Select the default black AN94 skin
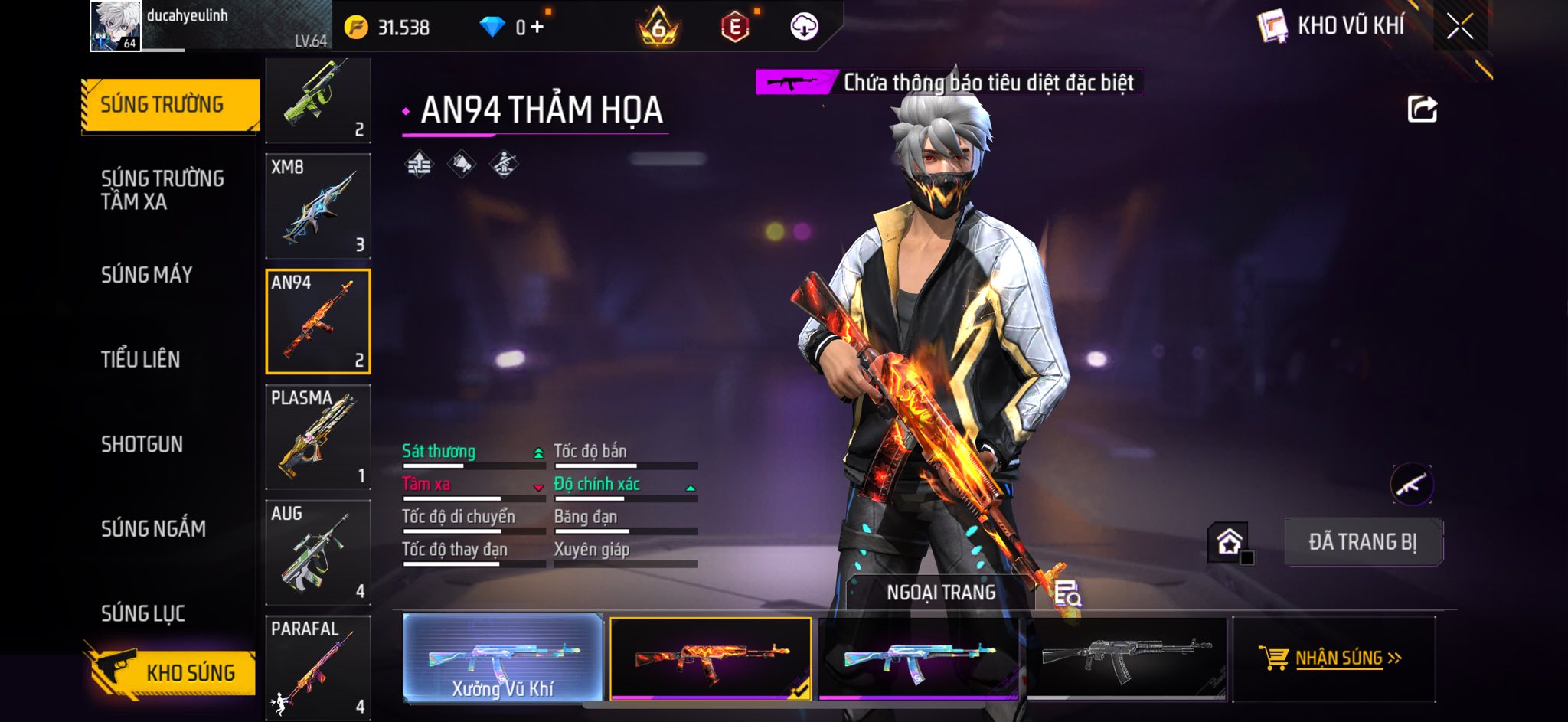This screenshot has width=1568, height=722. pos(1126,658)
